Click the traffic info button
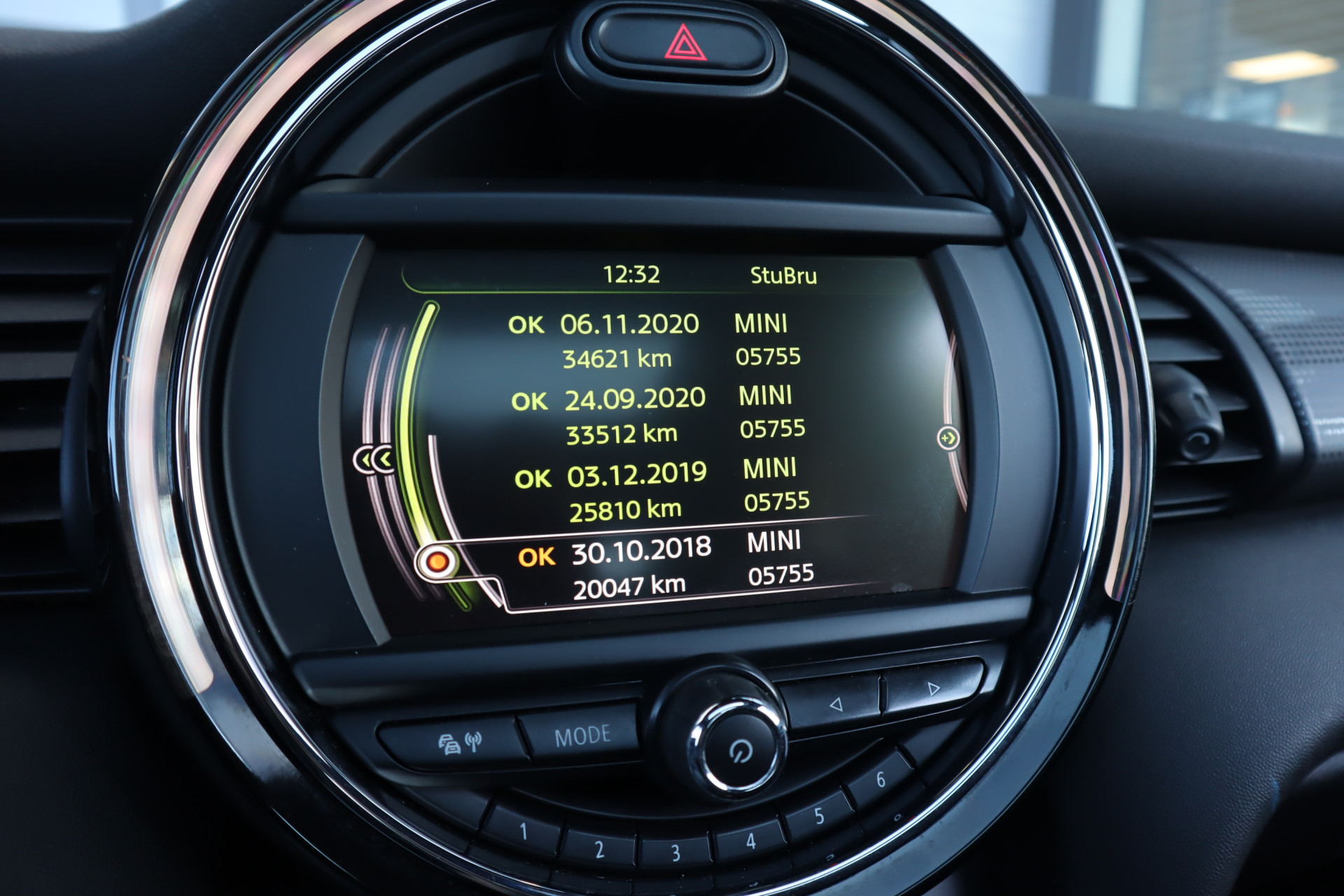Image resolution: width=1344 pixels, height=896 pixels. tap(459, 743)
